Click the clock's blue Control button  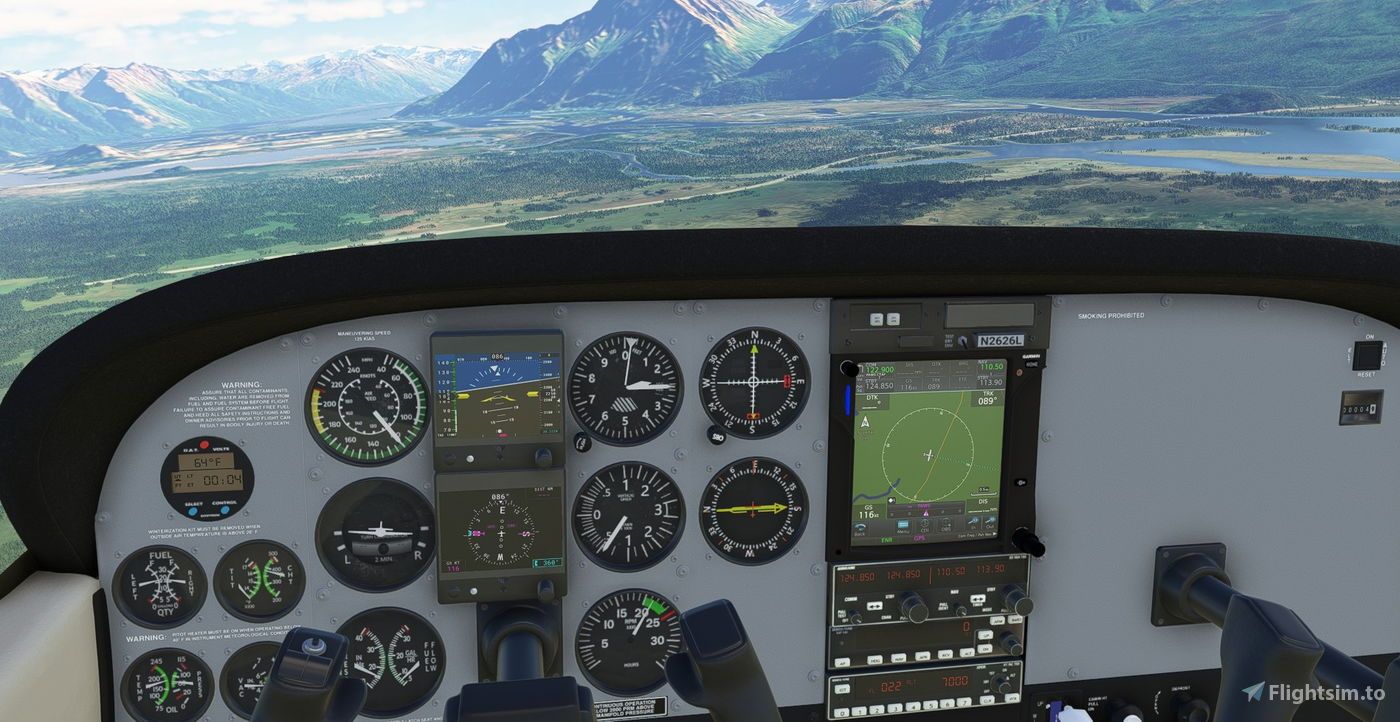coord(225,510)
